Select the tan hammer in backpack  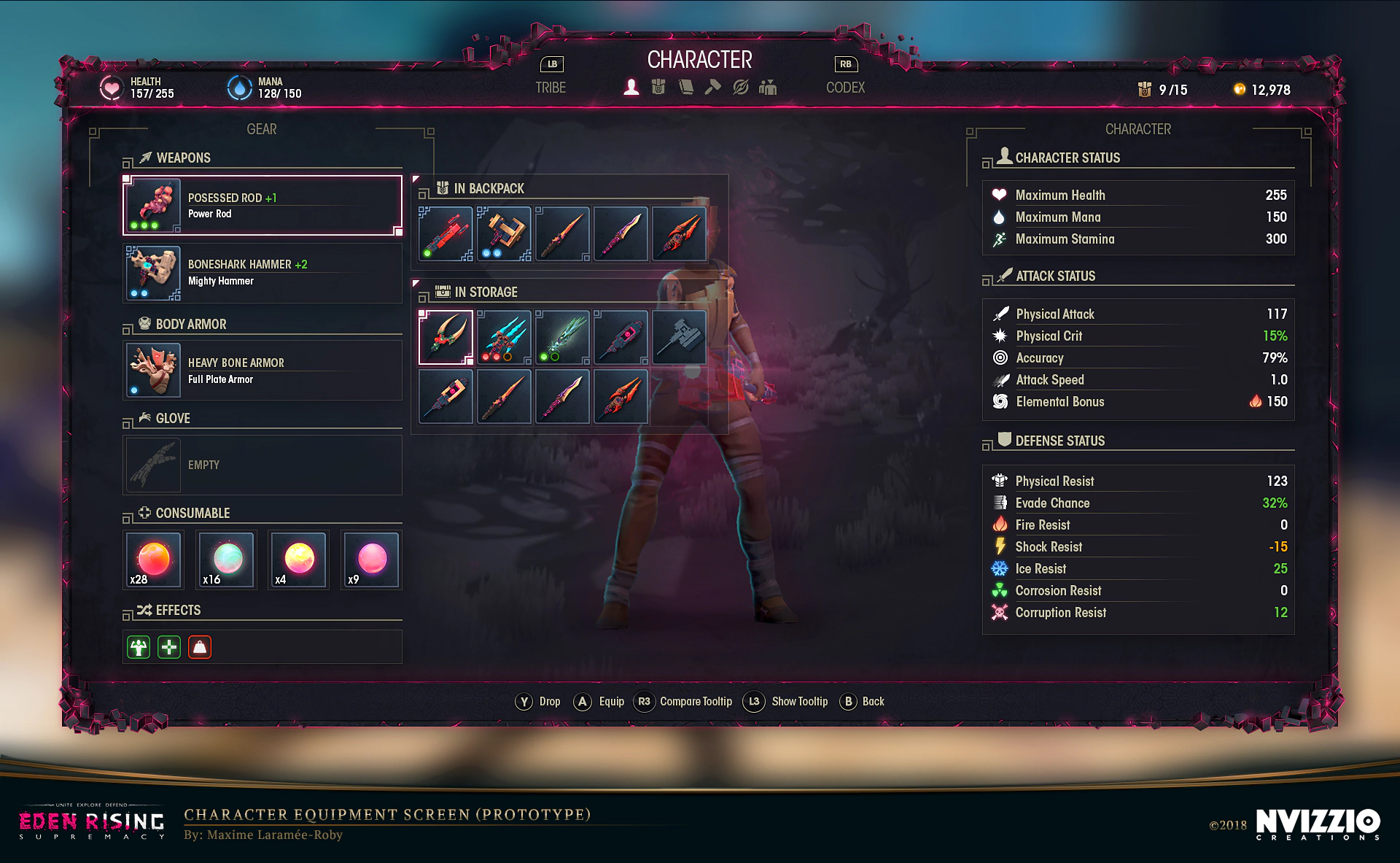[505, 234]
